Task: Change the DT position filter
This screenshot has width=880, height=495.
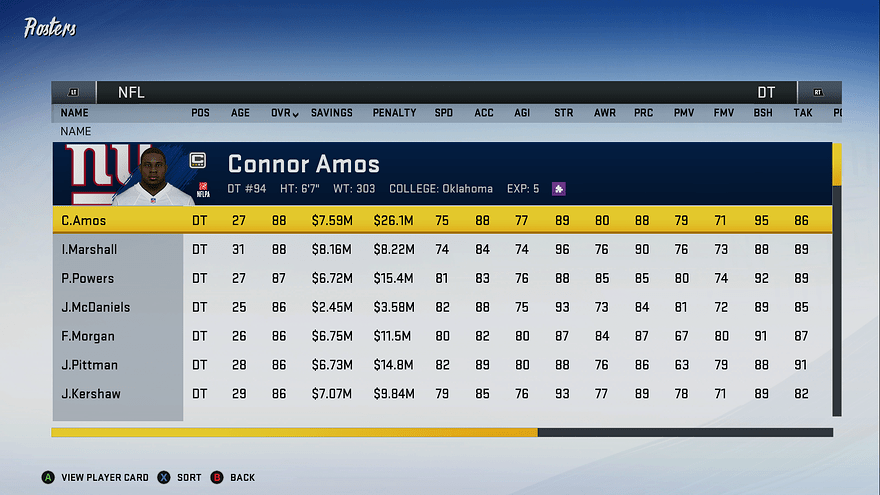Action: (x=766, y=93)
